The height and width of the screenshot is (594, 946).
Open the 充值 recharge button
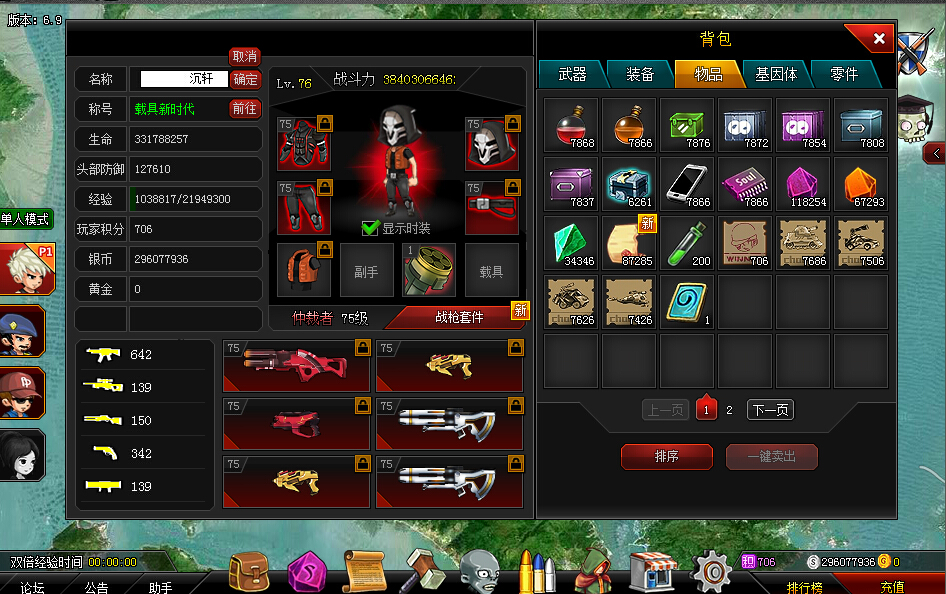click(x=891, y=587)
